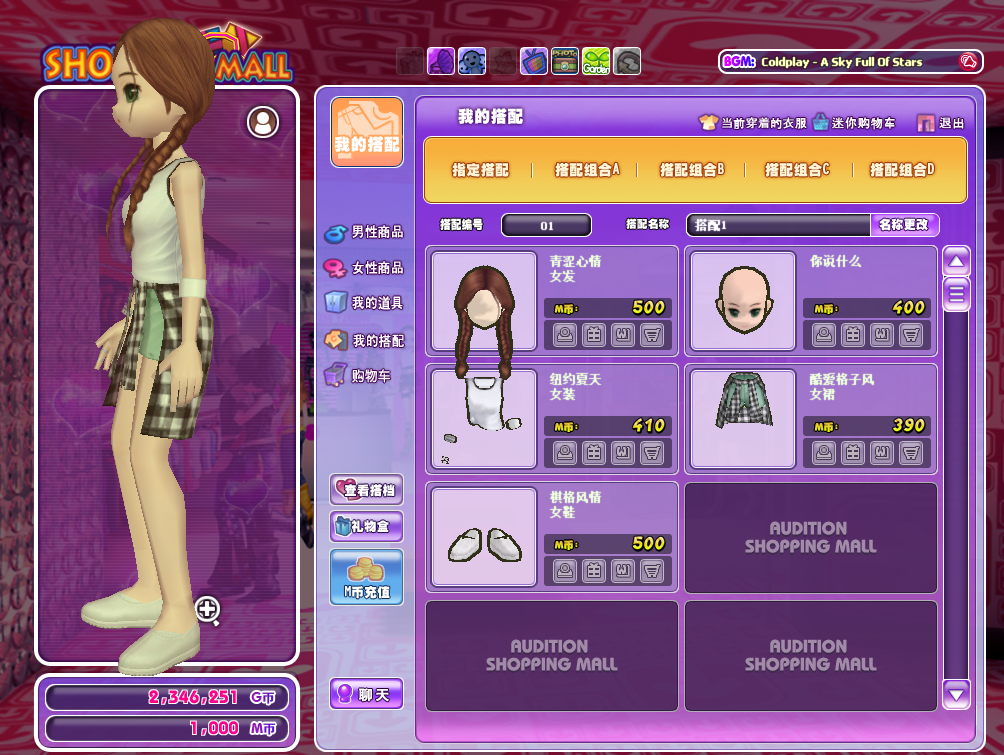The image size is (1004, 755).
Task: Open the 男性商品 category
Action: point(365,232)
